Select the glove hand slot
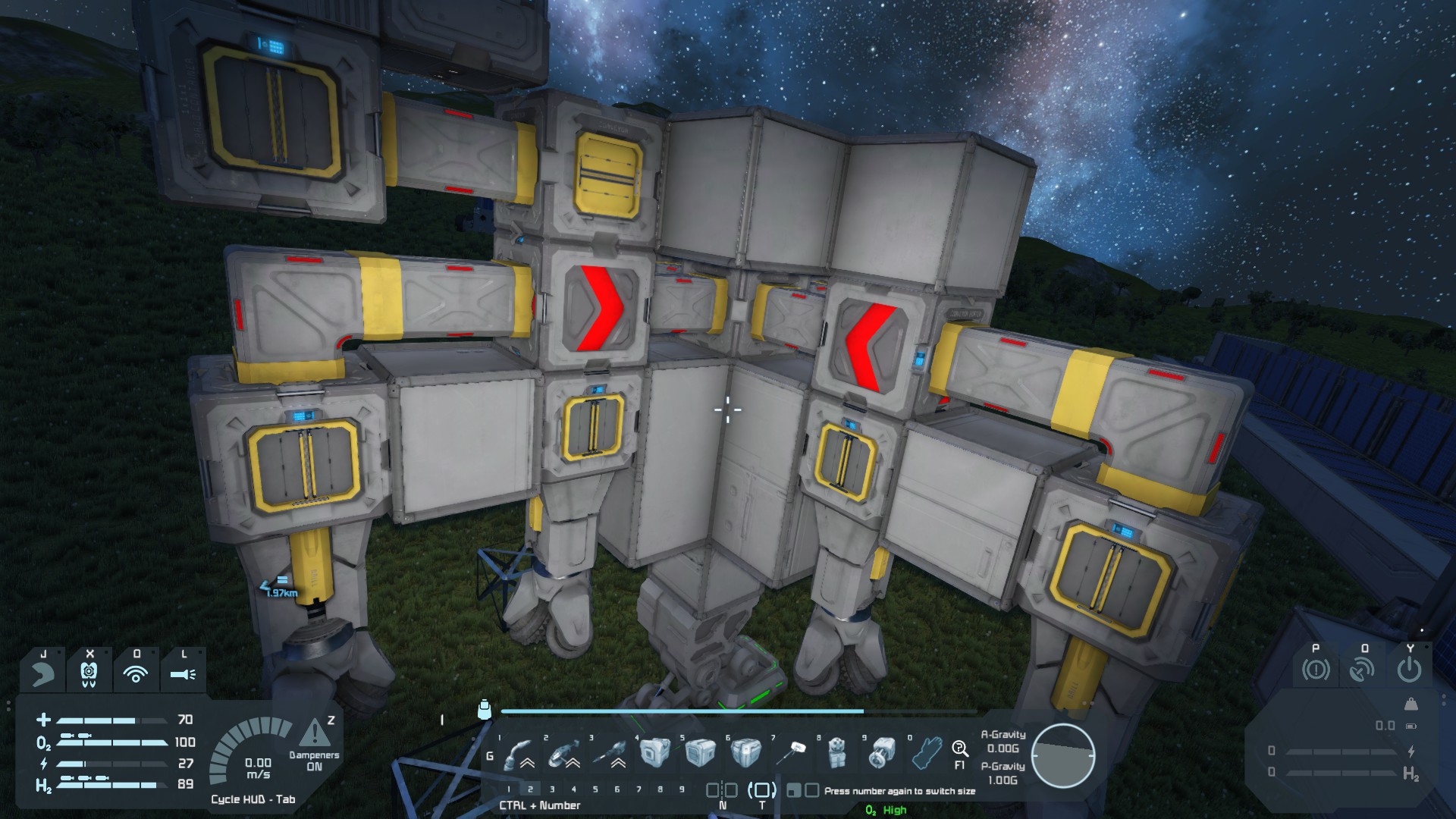Image resolution: width=1456 pixels, height=819 pixels. click(x=927, y=752)
